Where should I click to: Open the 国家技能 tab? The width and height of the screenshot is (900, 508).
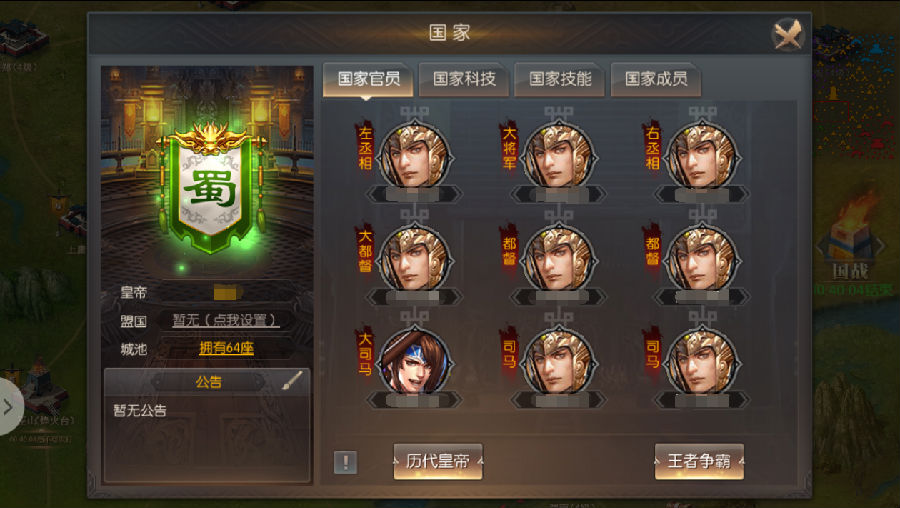[560, 80]
